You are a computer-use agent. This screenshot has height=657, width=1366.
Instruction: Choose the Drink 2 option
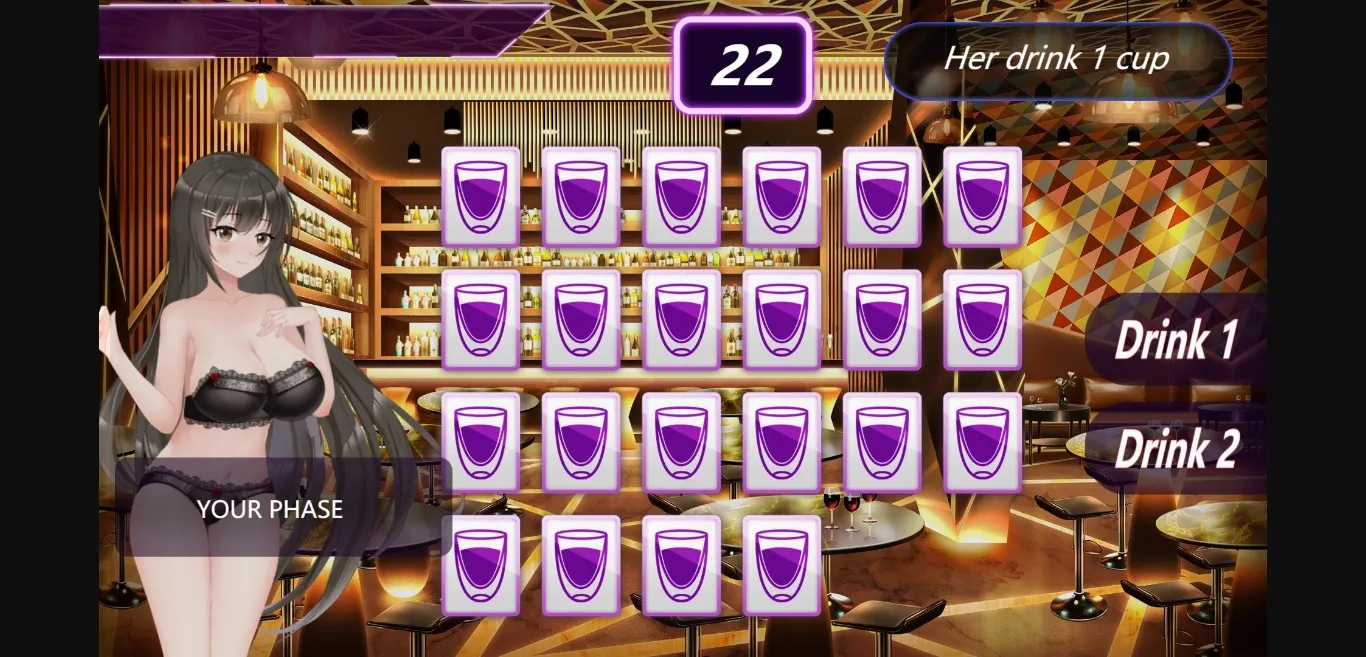[x=1176, y=448]
